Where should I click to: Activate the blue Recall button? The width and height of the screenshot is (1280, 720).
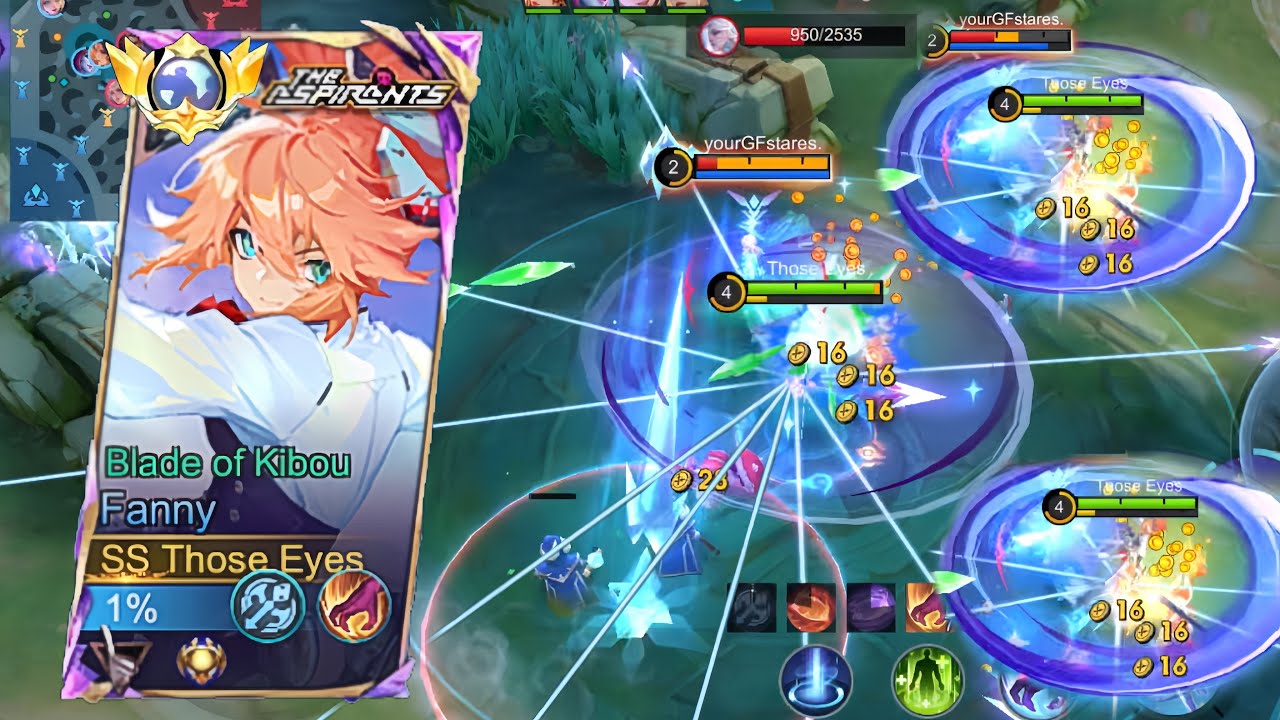click(816, 679)
